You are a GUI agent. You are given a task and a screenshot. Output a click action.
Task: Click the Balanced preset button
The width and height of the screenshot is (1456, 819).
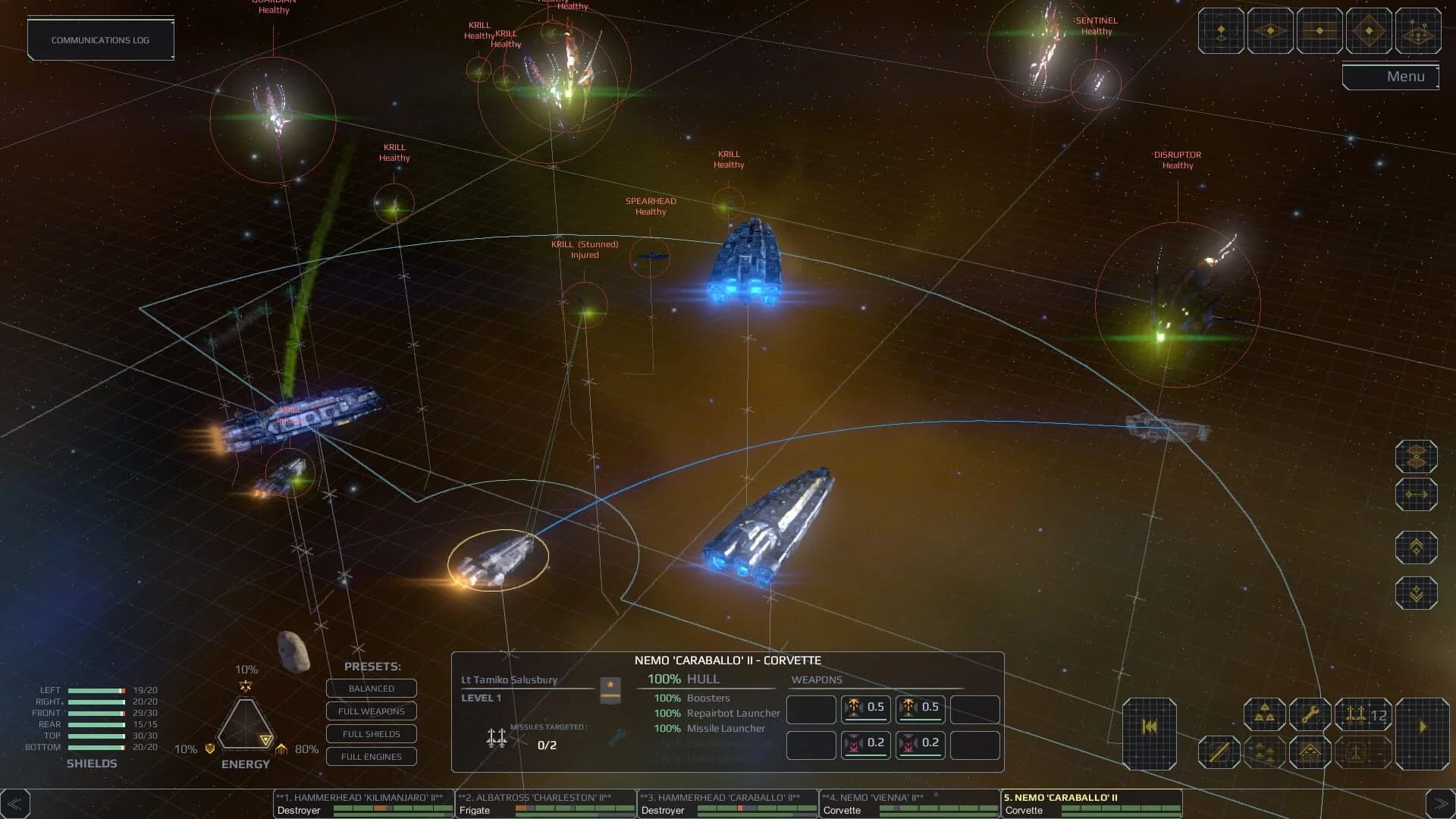tap(371, 689)
